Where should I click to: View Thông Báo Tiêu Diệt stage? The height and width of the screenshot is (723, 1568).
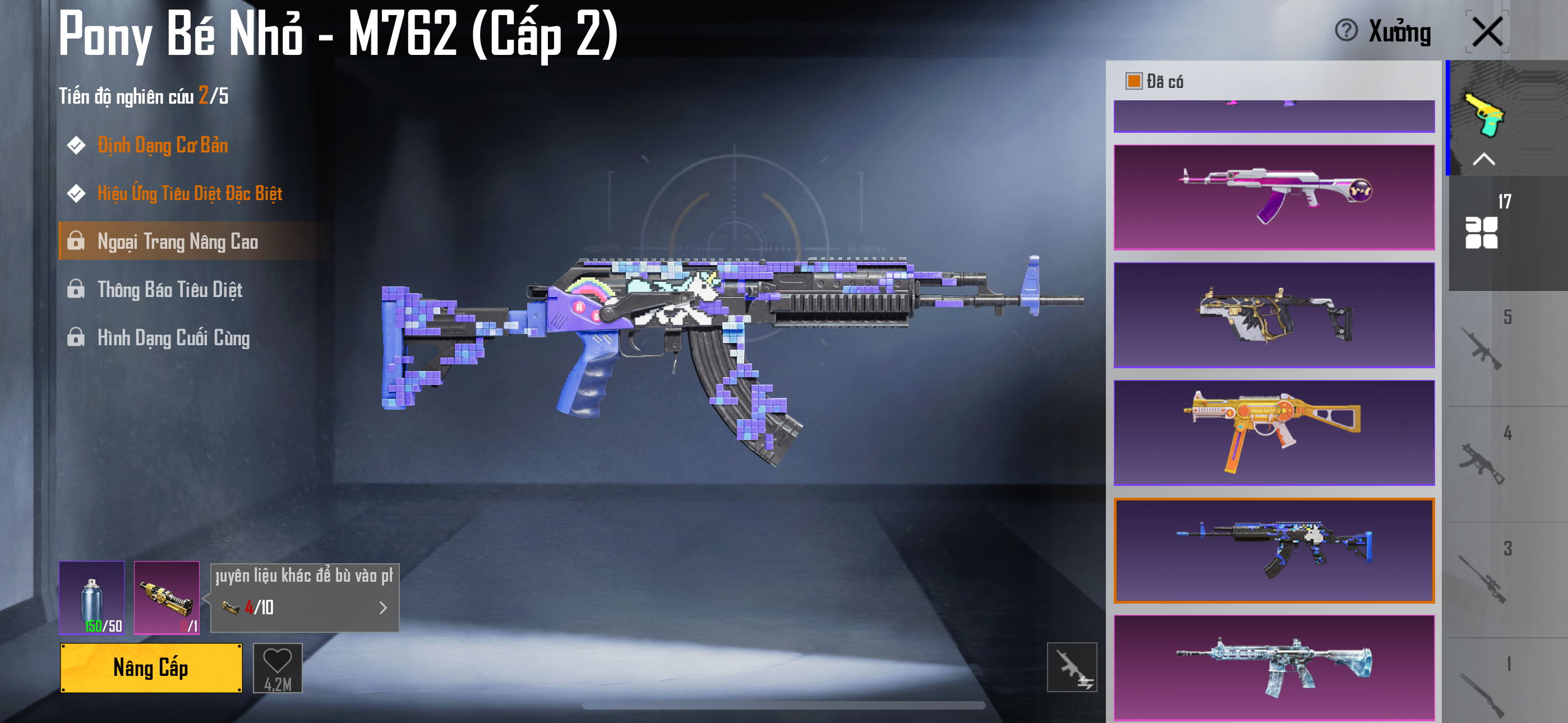tap(170, 290)
